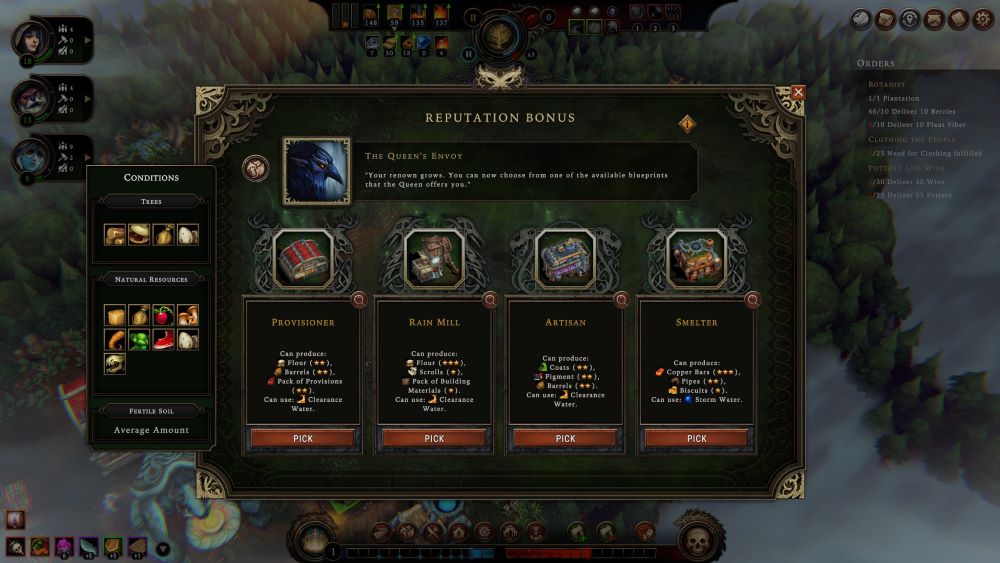Select the red berries natural resource icon
This screenshot has width=1000, height=563.
[164, 316]
